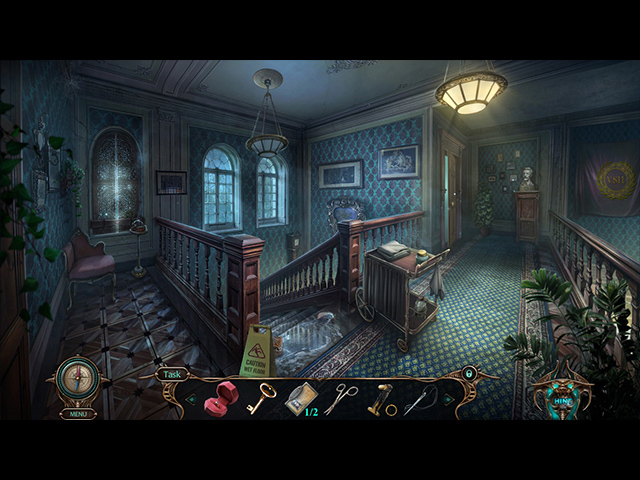This screenshot has width=640, height=480.
Task: Pick the needle and thread item
Action: 419,399
